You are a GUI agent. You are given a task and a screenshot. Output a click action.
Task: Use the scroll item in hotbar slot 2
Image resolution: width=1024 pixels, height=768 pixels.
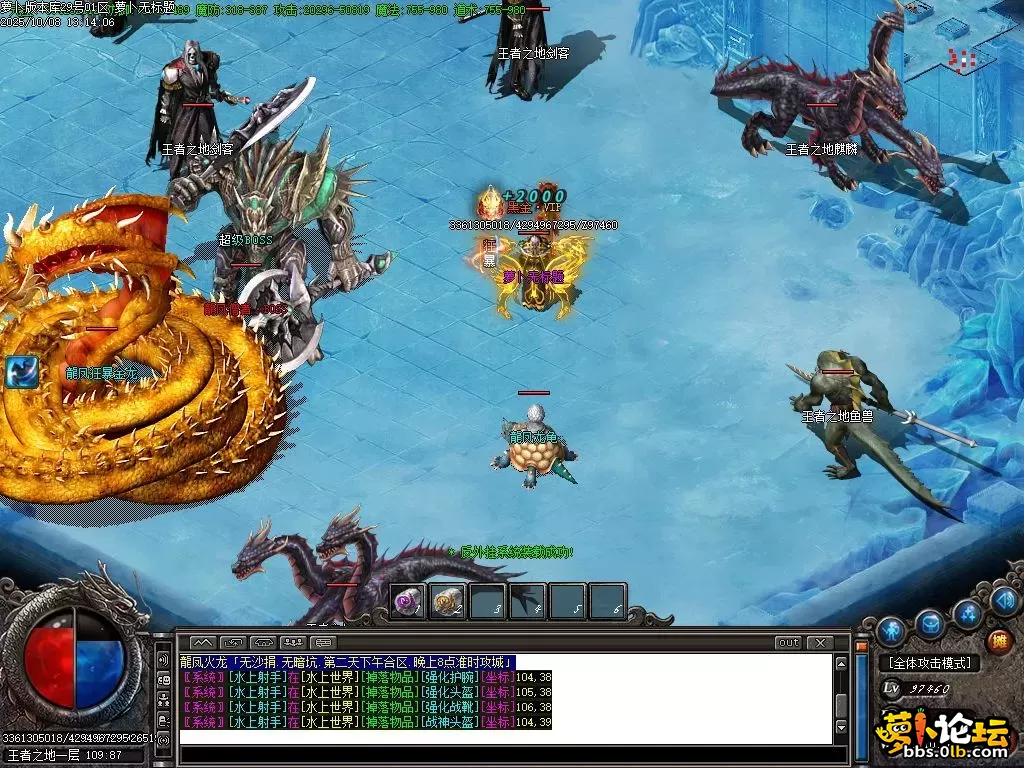tap(447, 601)
